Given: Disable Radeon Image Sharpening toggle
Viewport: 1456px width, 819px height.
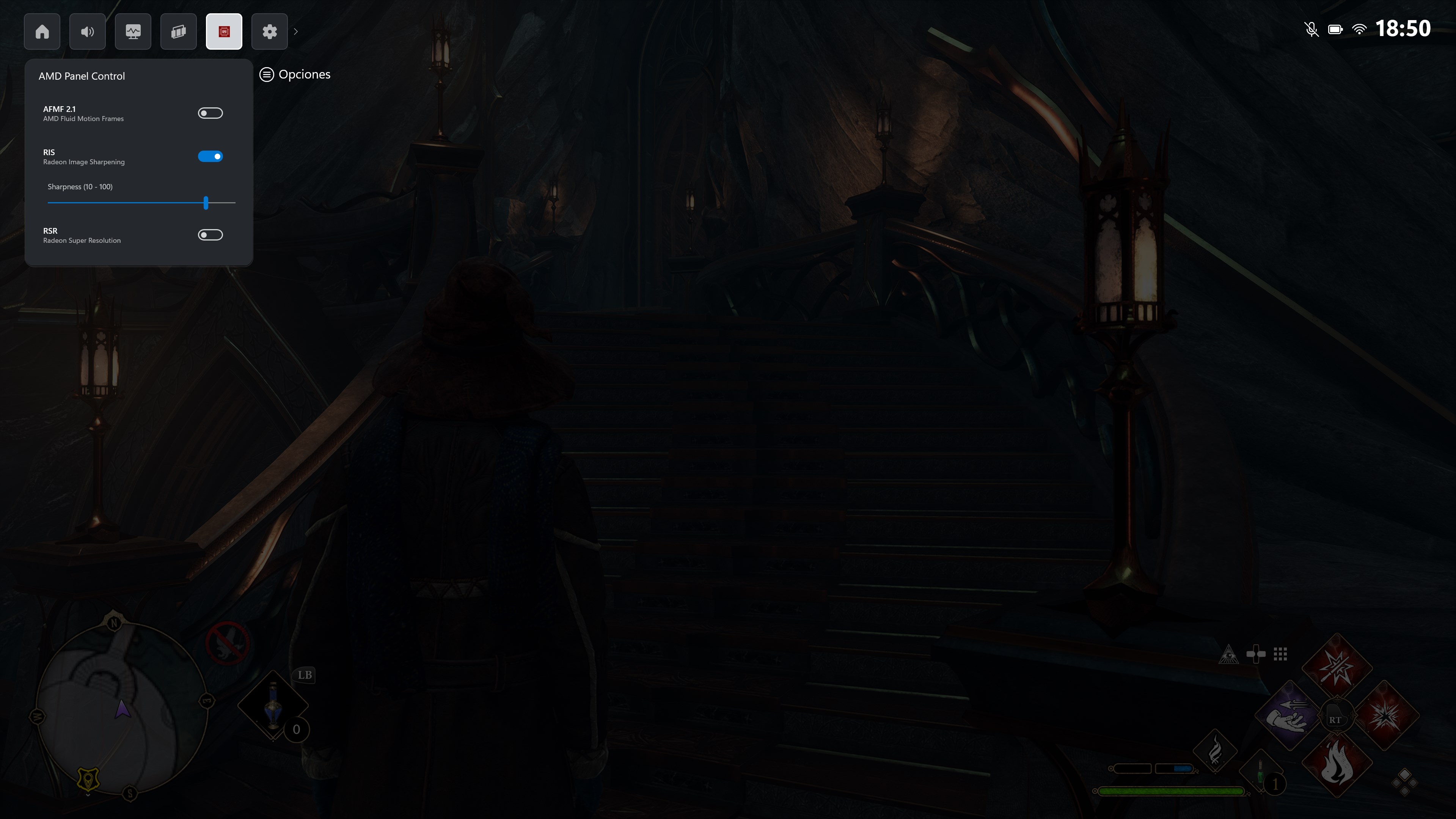Looking at the screenshot, I should [210, 156].
